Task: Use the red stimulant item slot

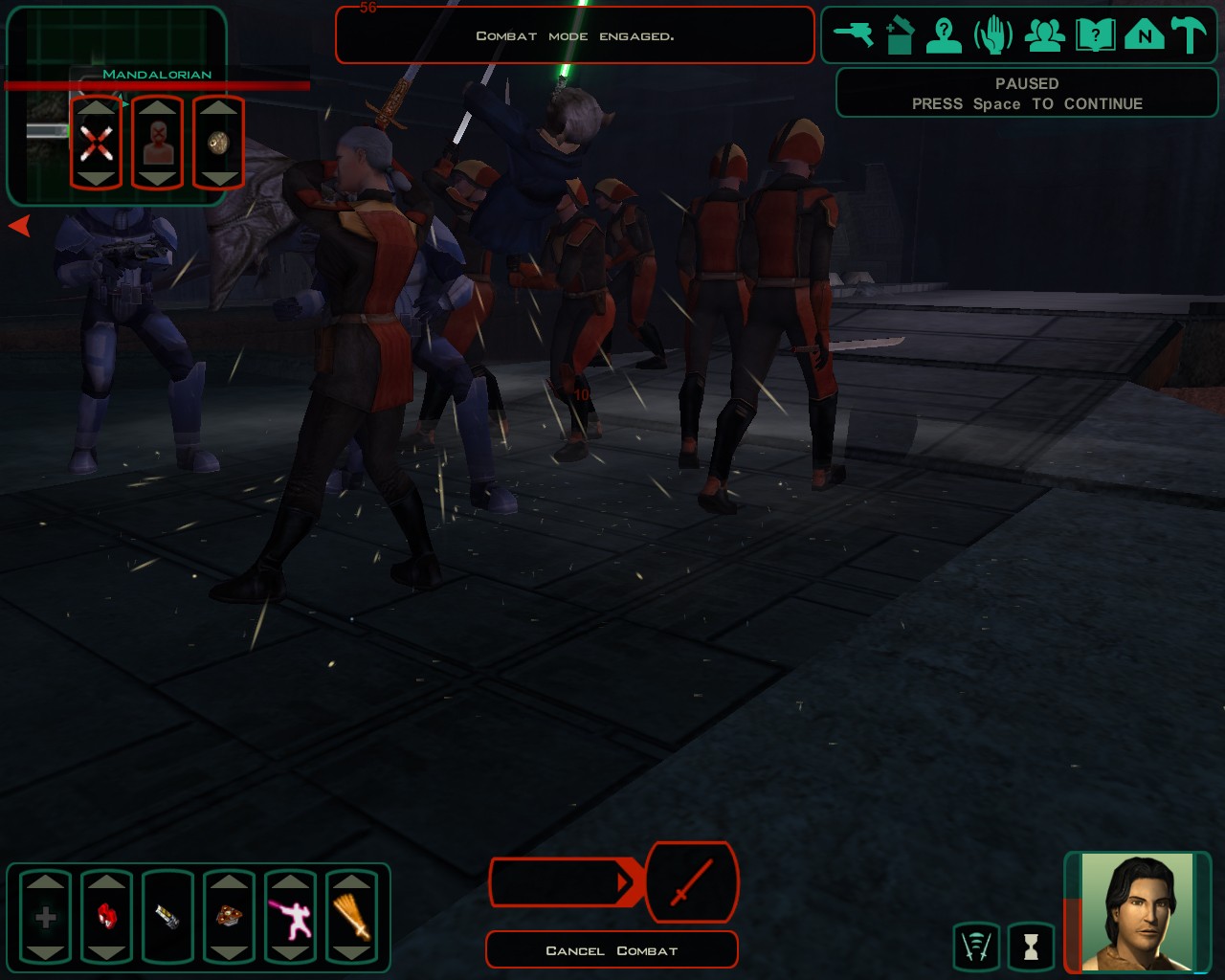Action: click(x=106, y=917)
